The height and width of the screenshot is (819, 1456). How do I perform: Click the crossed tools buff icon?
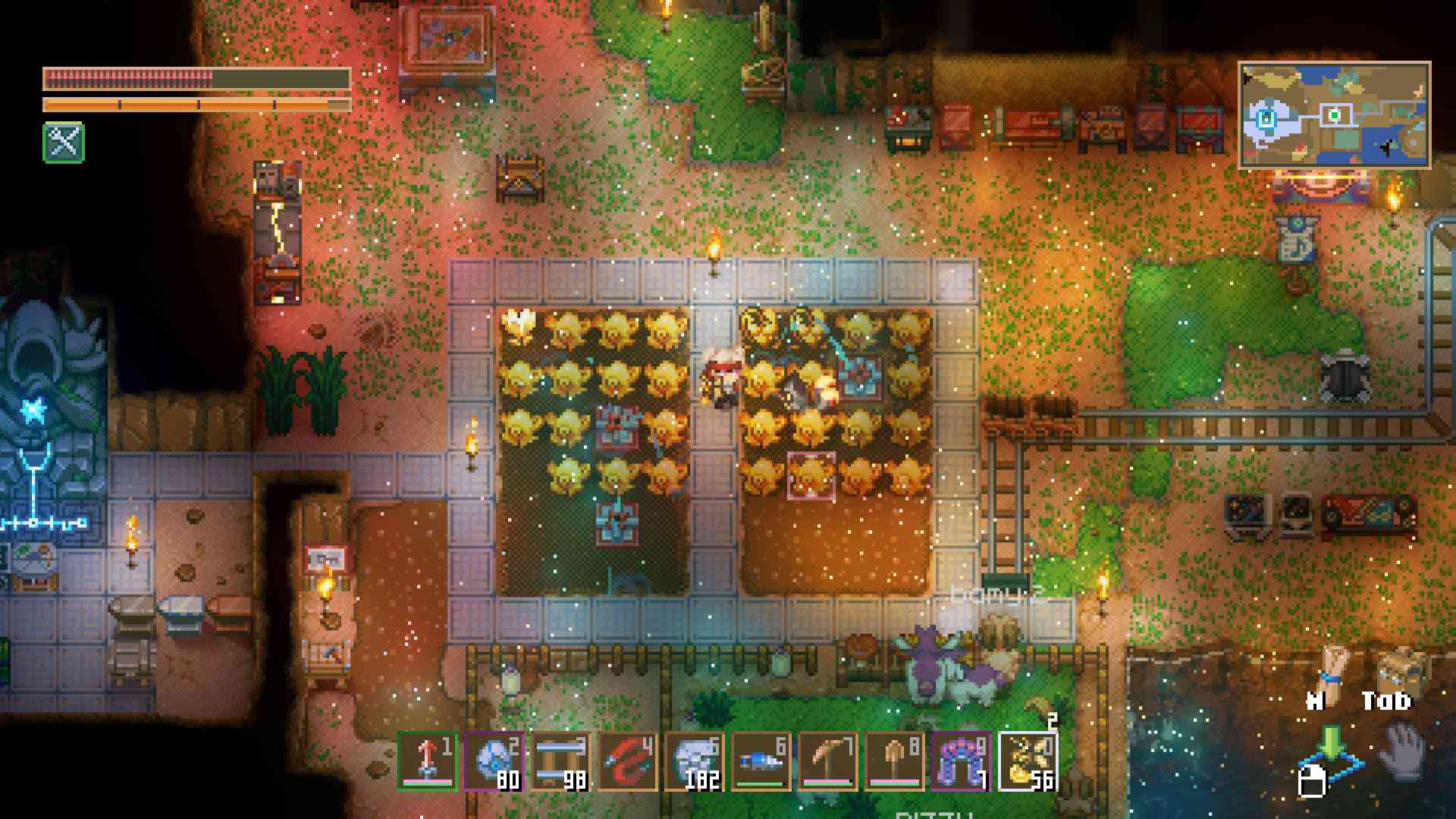[x=64, y=143]
